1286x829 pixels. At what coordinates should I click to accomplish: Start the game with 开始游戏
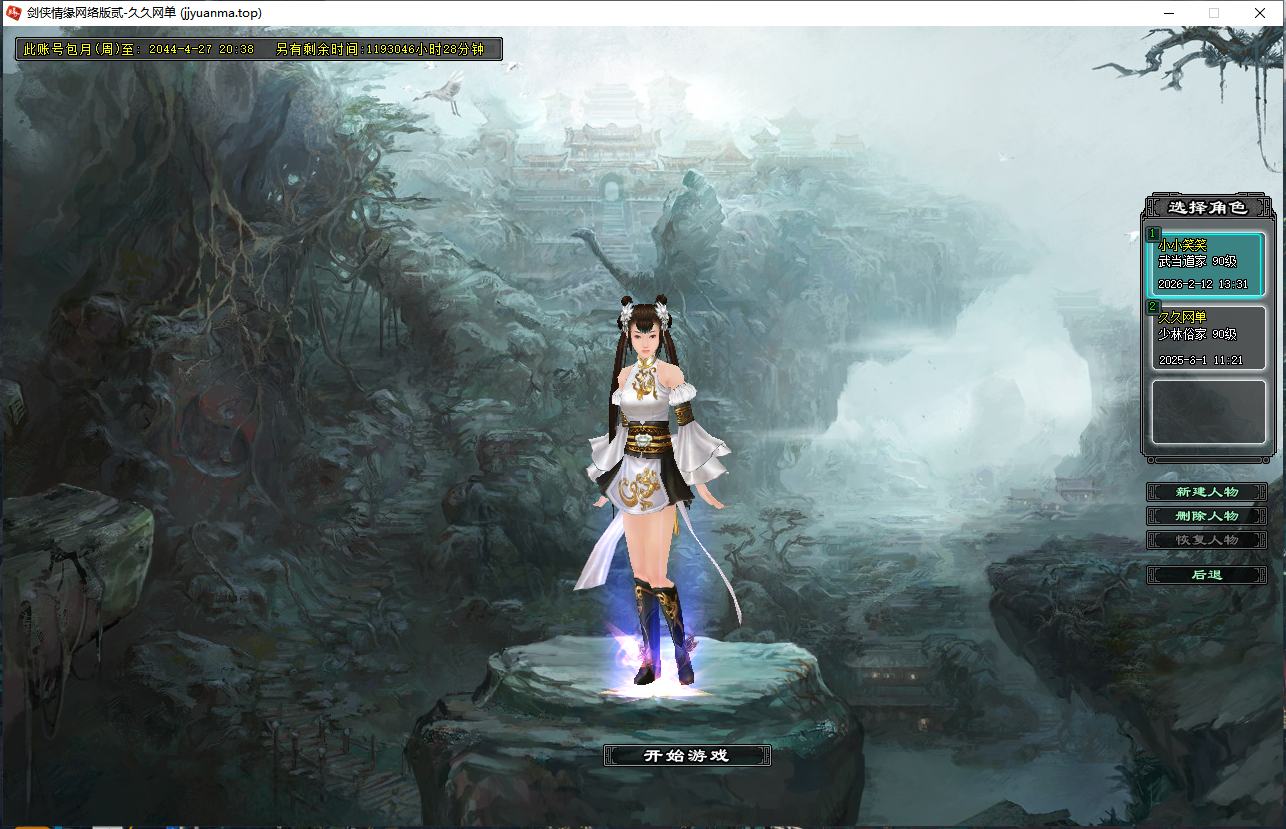pos(687,756)
